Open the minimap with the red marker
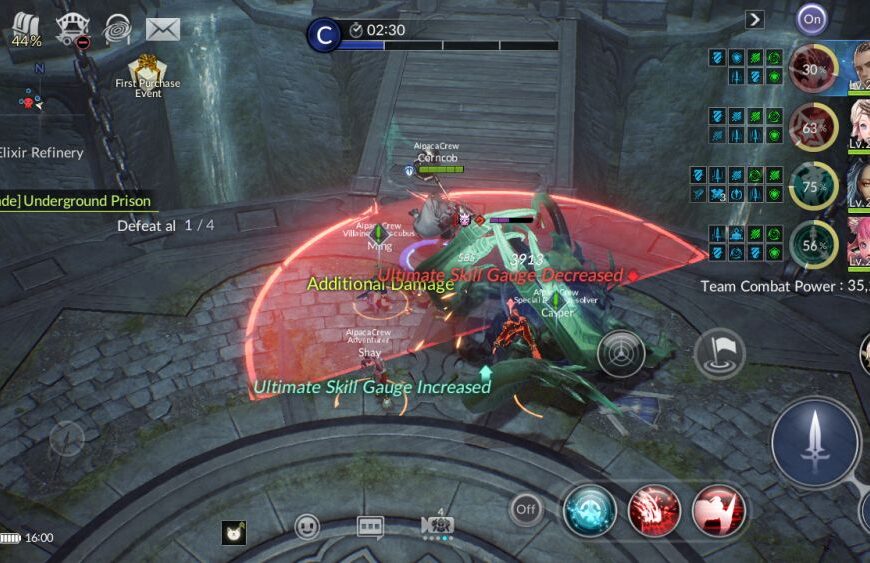This screenshot has width=870, height=563. click(30, 100)
